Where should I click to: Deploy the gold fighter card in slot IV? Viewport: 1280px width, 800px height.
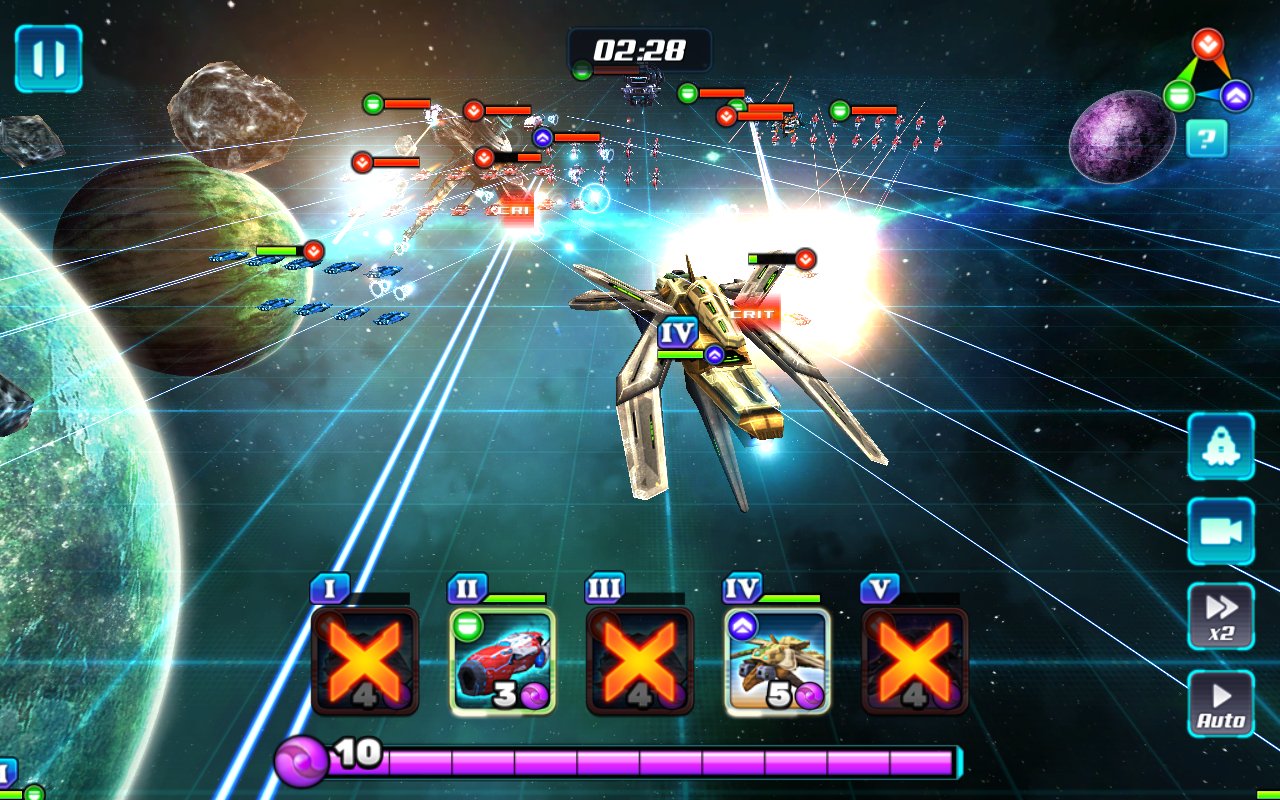click(777, 661)
